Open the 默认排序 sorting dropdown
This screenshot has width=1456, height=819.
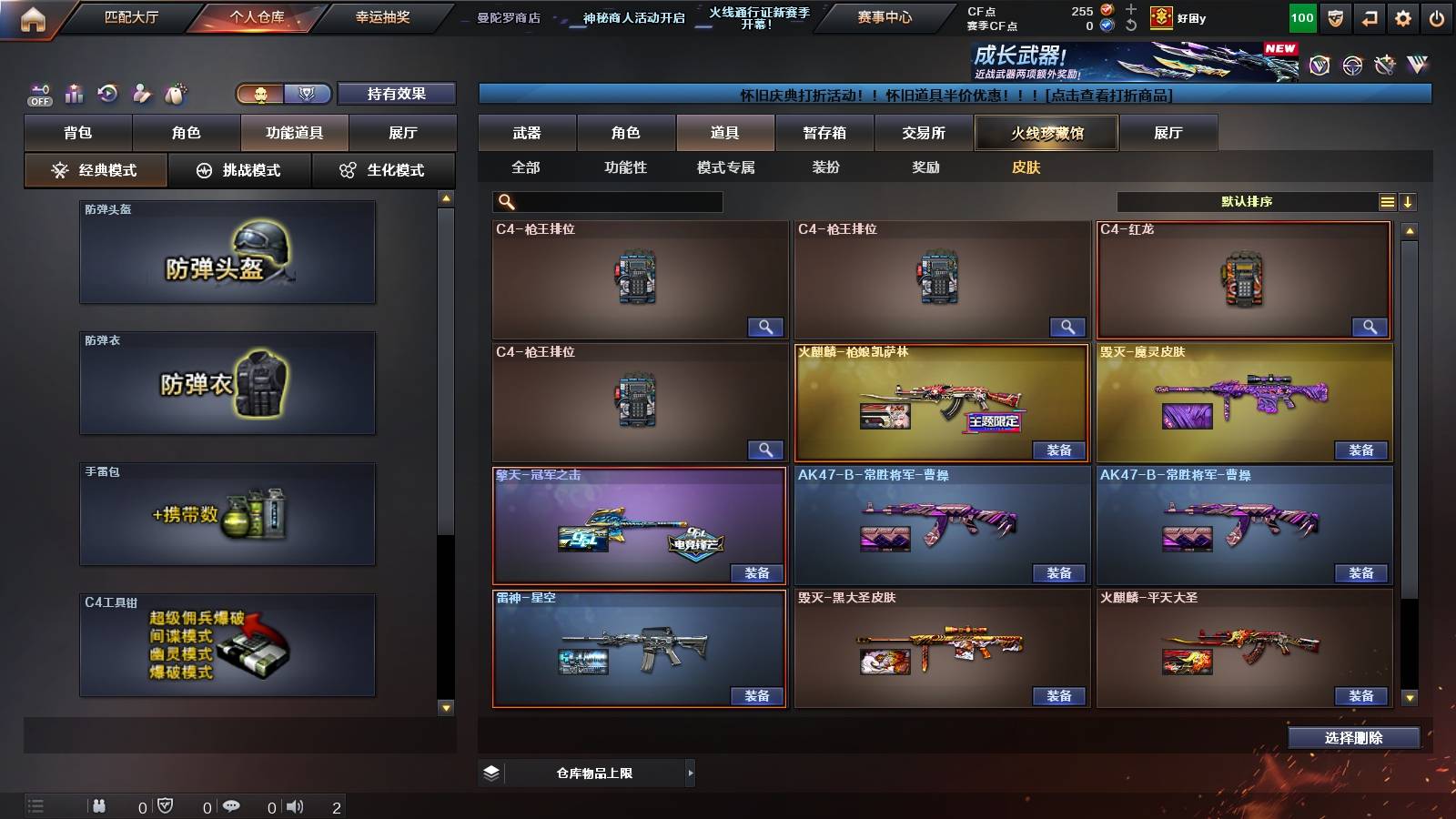[1247, 201]
